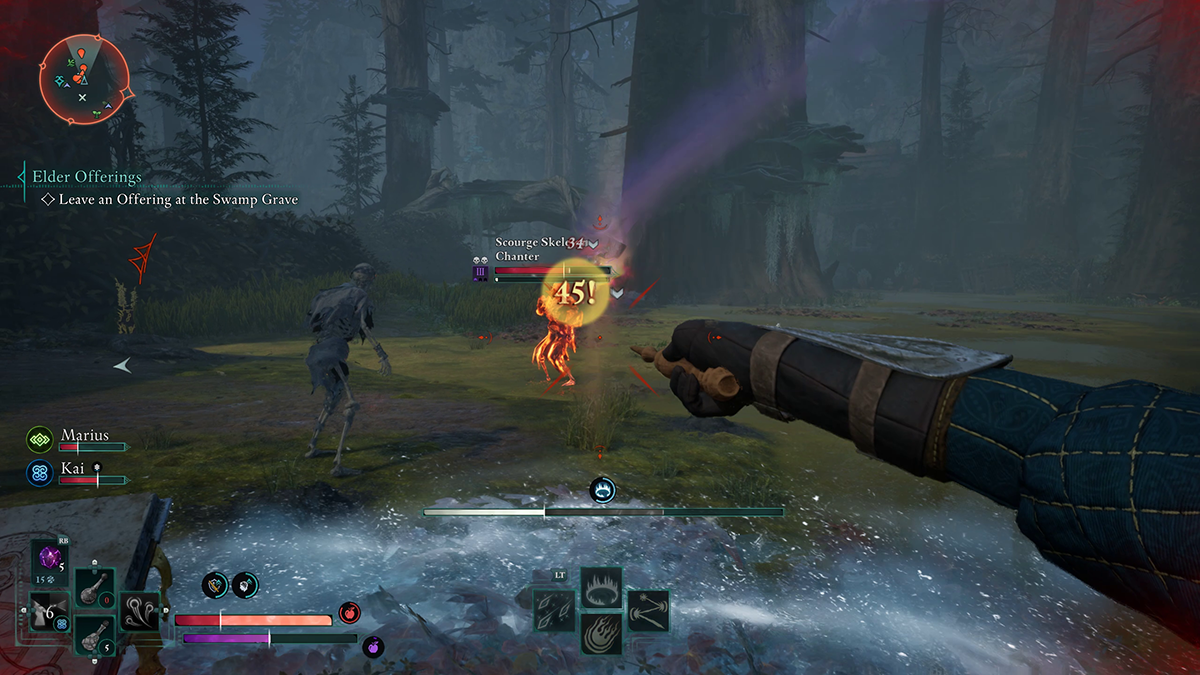Cast the falling shards missile spell

(554, 611)
